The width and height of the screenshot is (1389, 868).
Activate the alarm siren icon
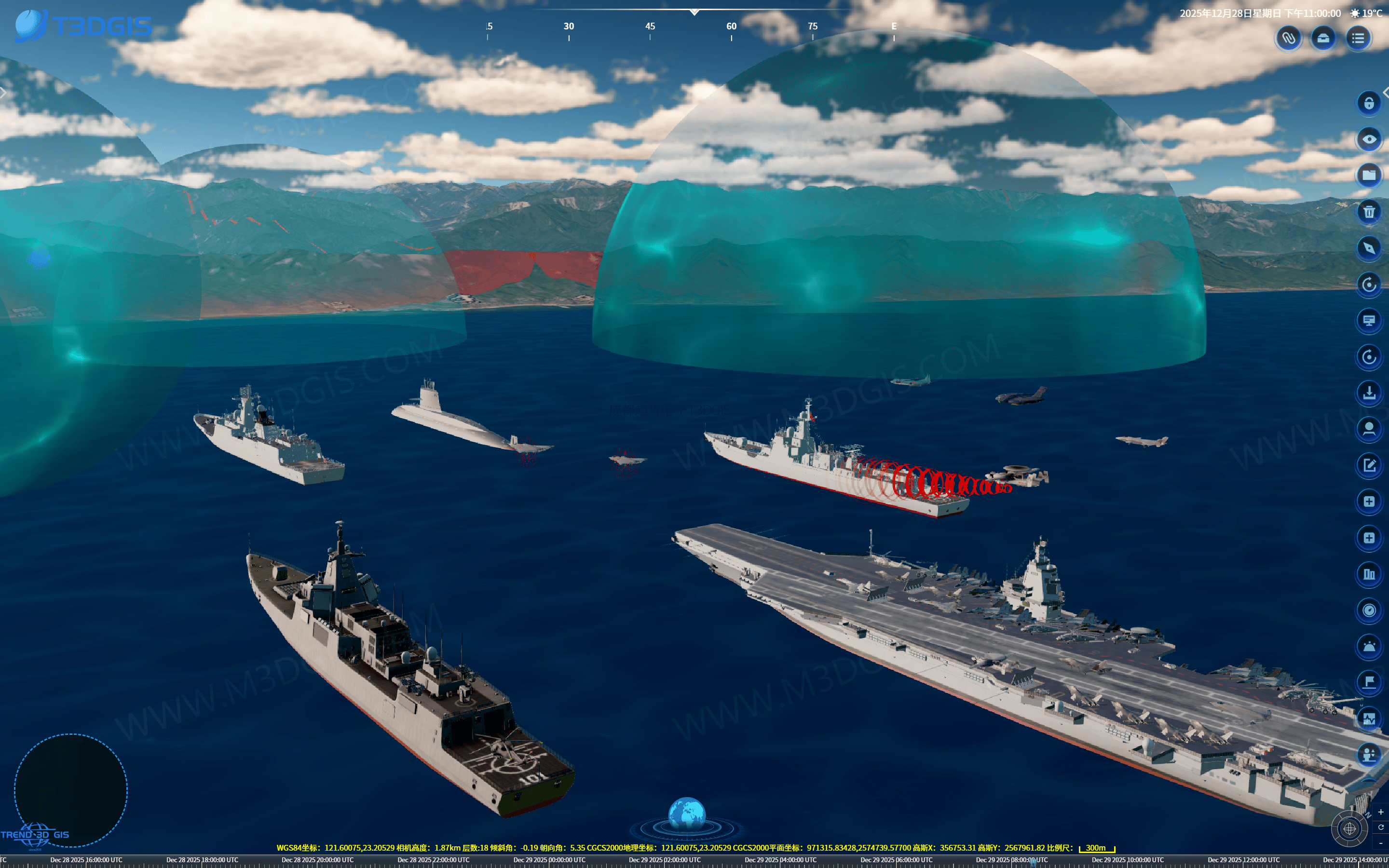[x=1369, y=646]
